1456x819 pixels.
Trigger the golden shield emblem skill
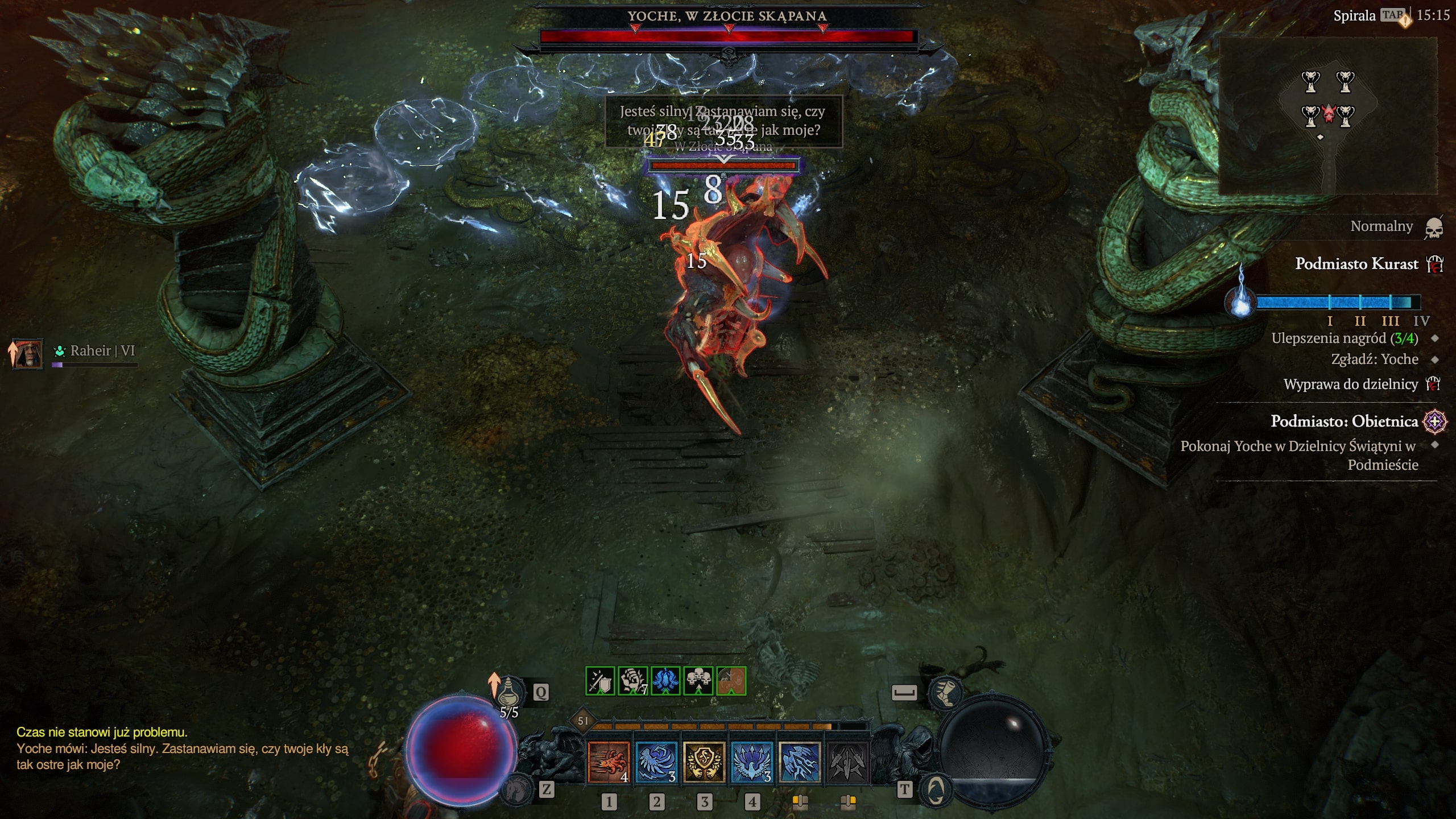pos(704,762)
